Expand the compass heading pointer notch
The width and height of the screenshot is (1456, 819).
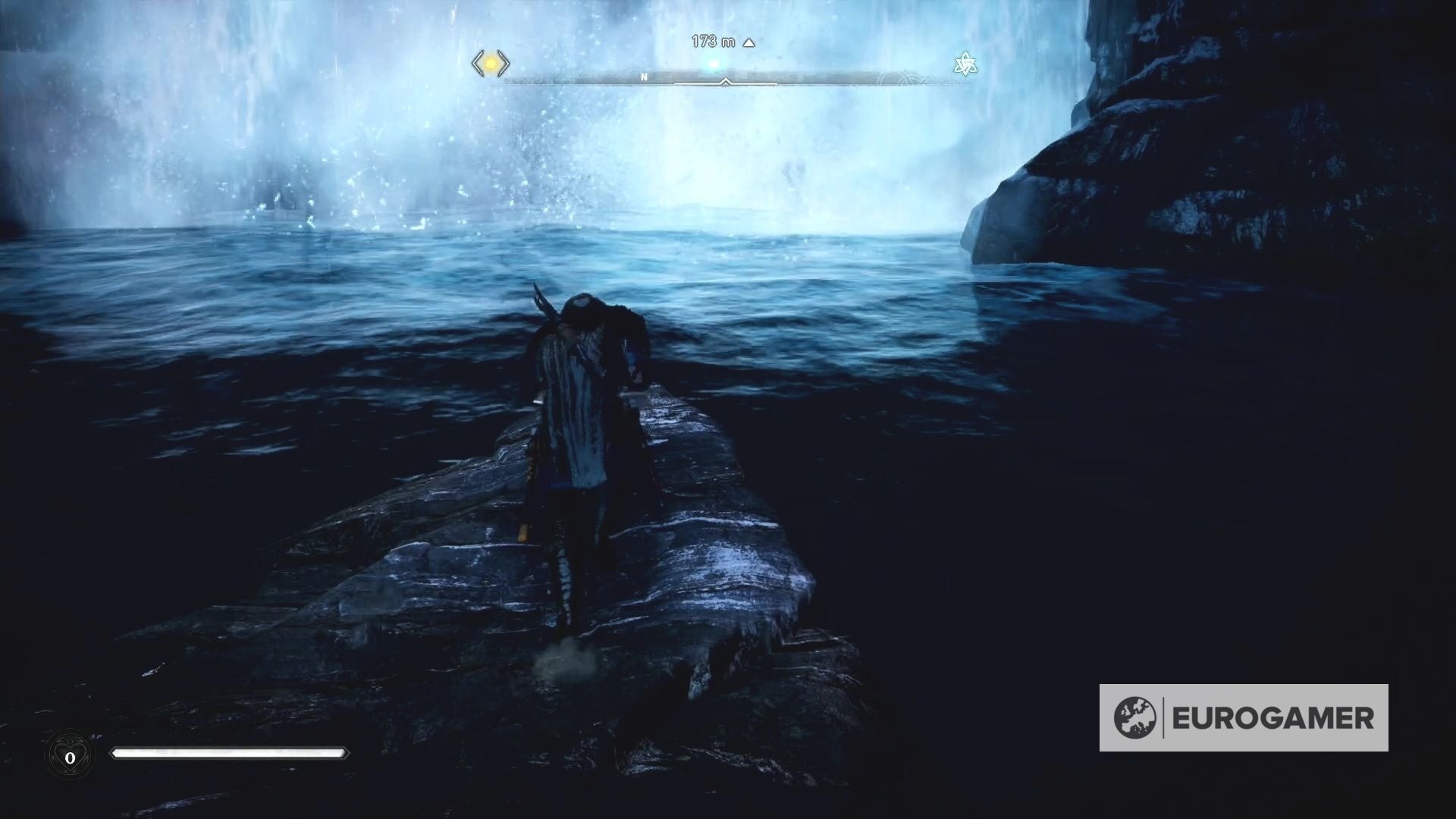(x=726, y=81)
